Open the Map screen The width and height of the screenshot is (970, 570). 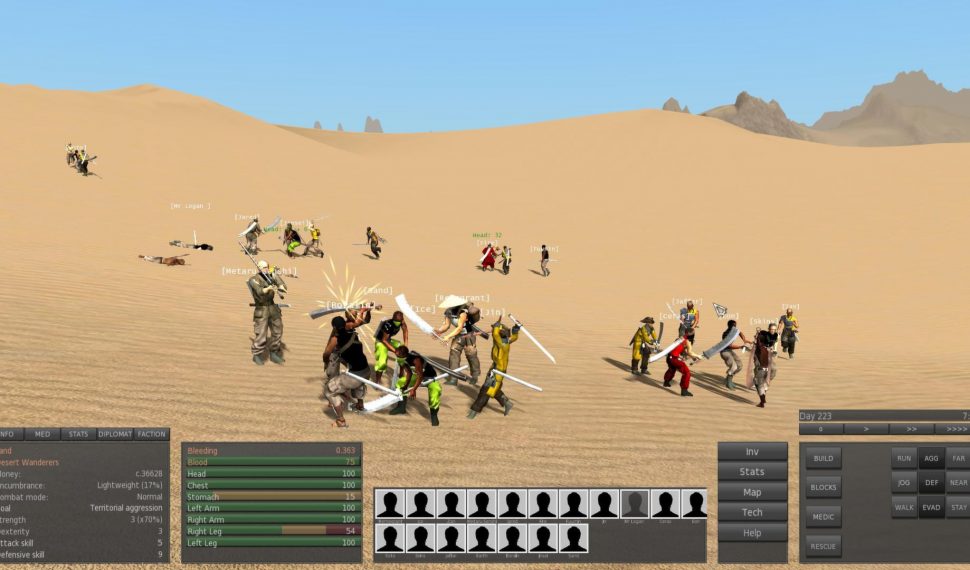752,492
